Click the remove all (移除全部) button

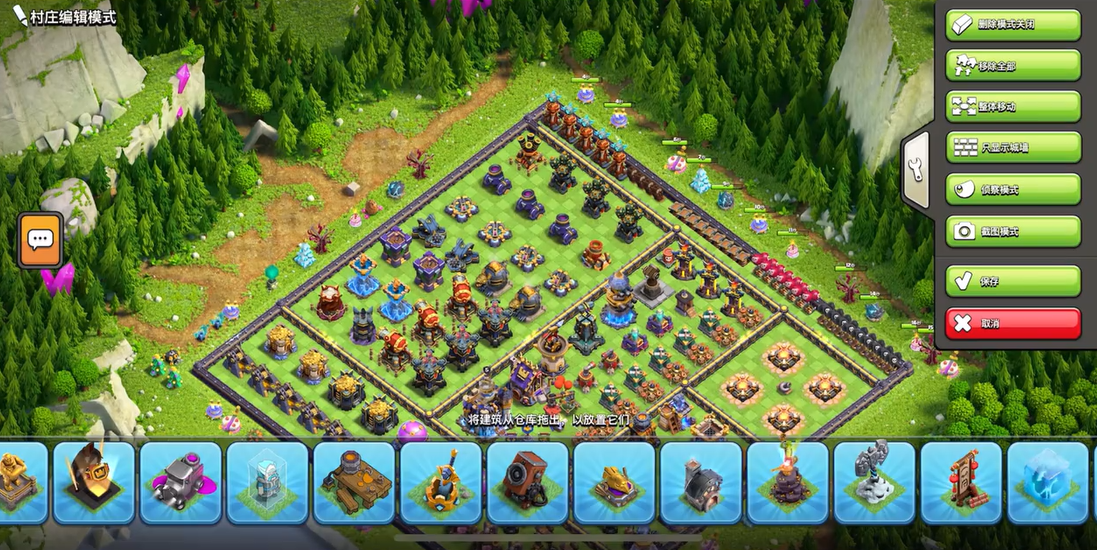(1013, 65)
